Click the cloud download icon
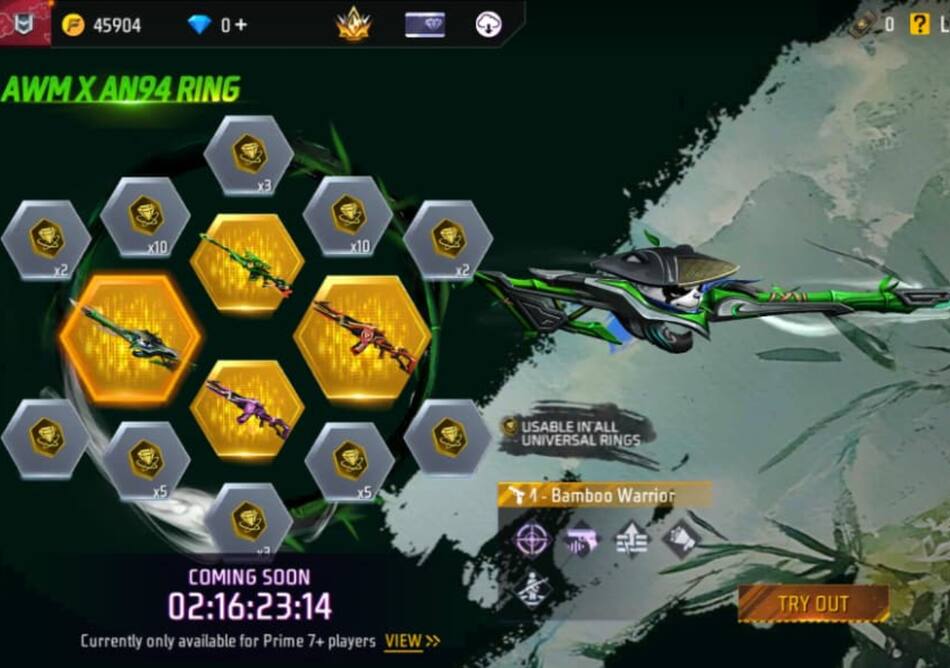Screen dimensions: 950x668 pyautogui.click(x=488, y=24)
